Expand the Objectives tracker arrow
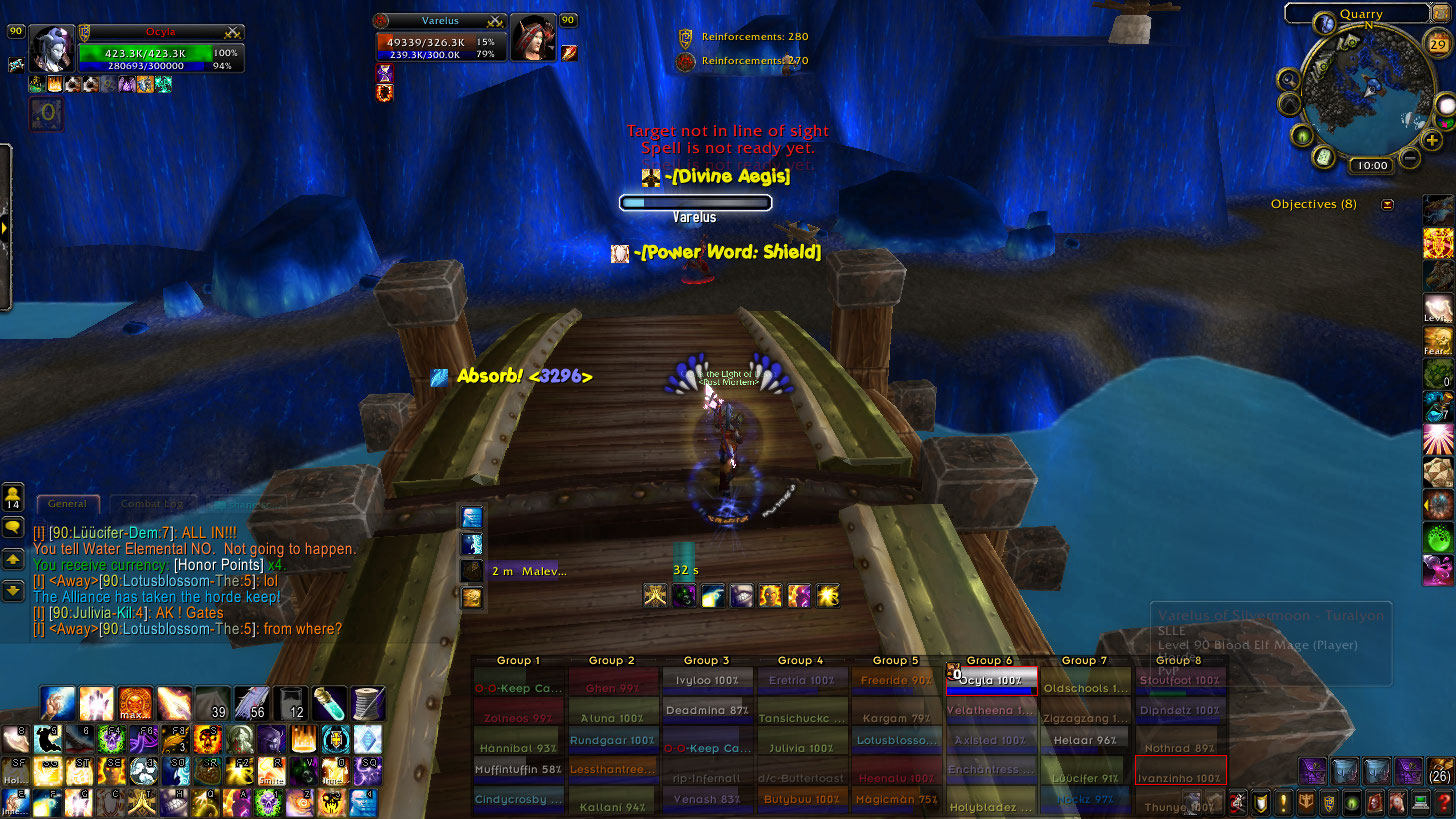This screenshot has height=819, width=1456. pyautogui.click(x=1387, y=204)
